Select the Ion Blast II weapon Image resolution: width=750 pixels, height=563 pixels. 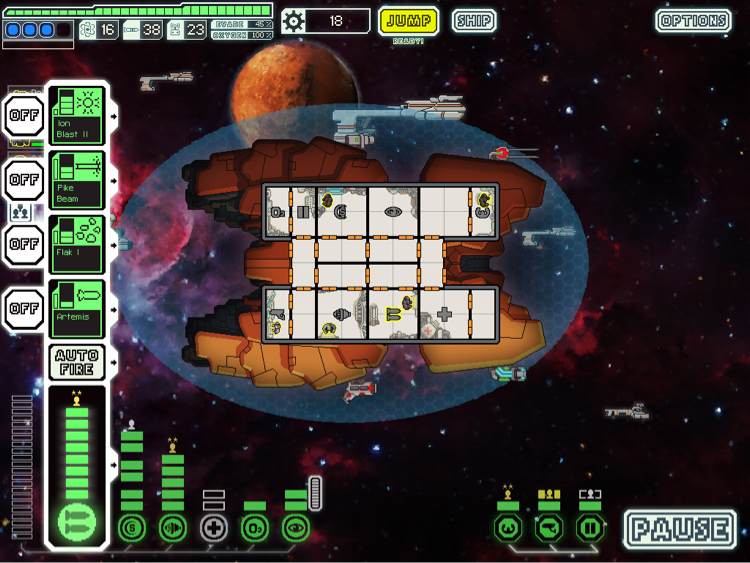pos(76,115)
